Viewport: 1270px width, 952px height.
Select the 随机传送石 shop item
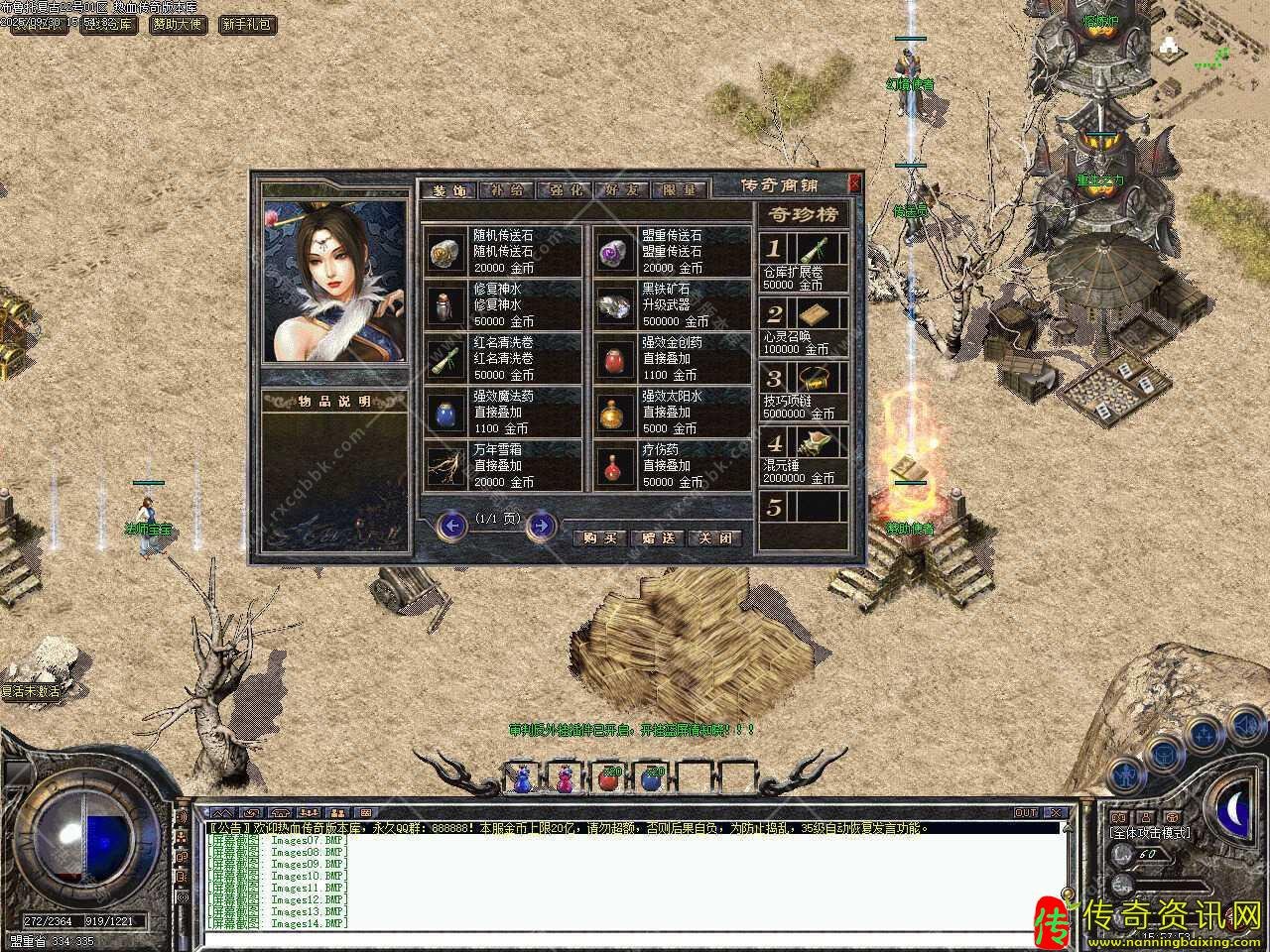[x=502, y=252]
